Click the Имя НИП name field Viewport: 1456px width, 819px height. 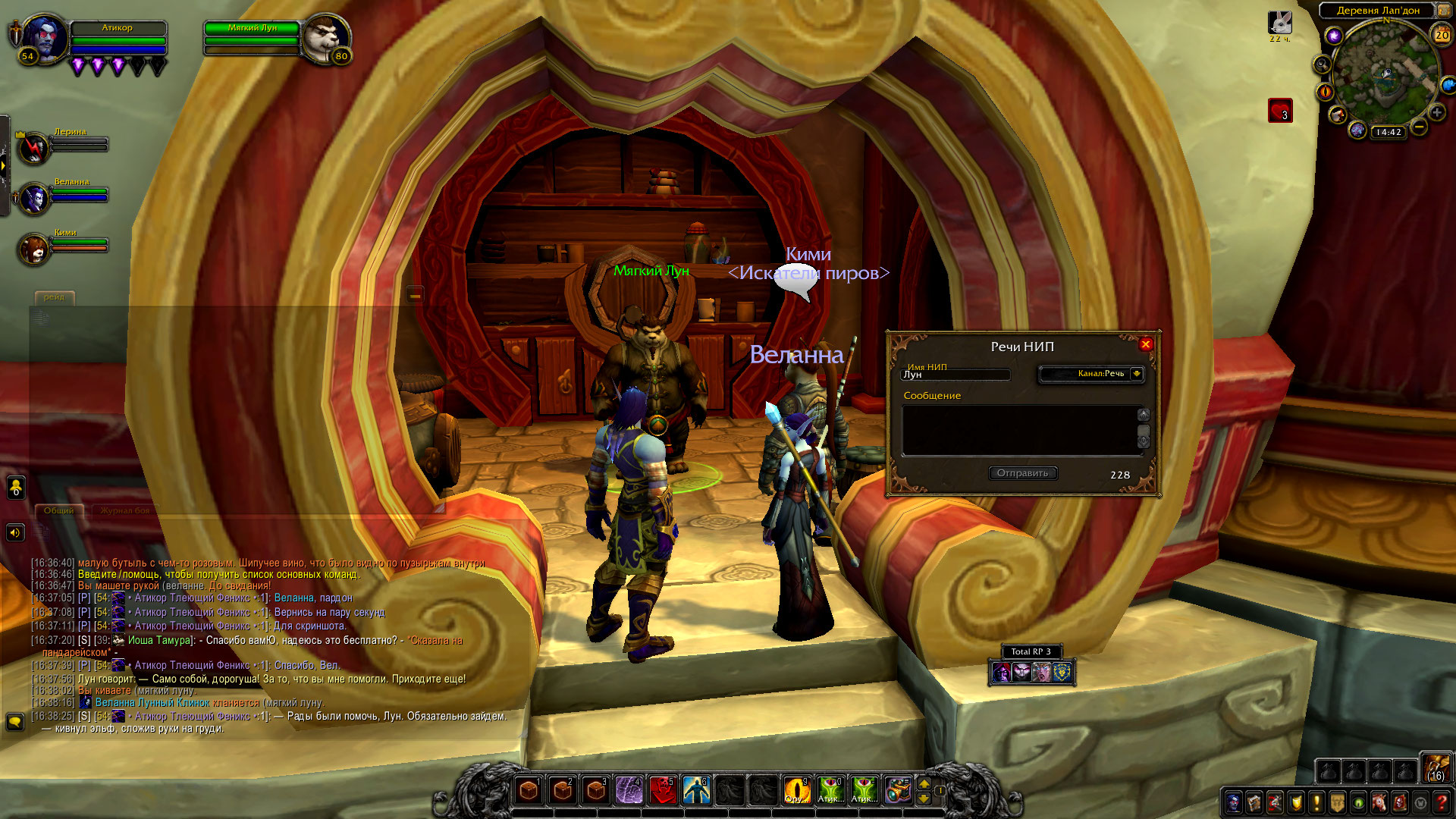click(x=955, y=375)
